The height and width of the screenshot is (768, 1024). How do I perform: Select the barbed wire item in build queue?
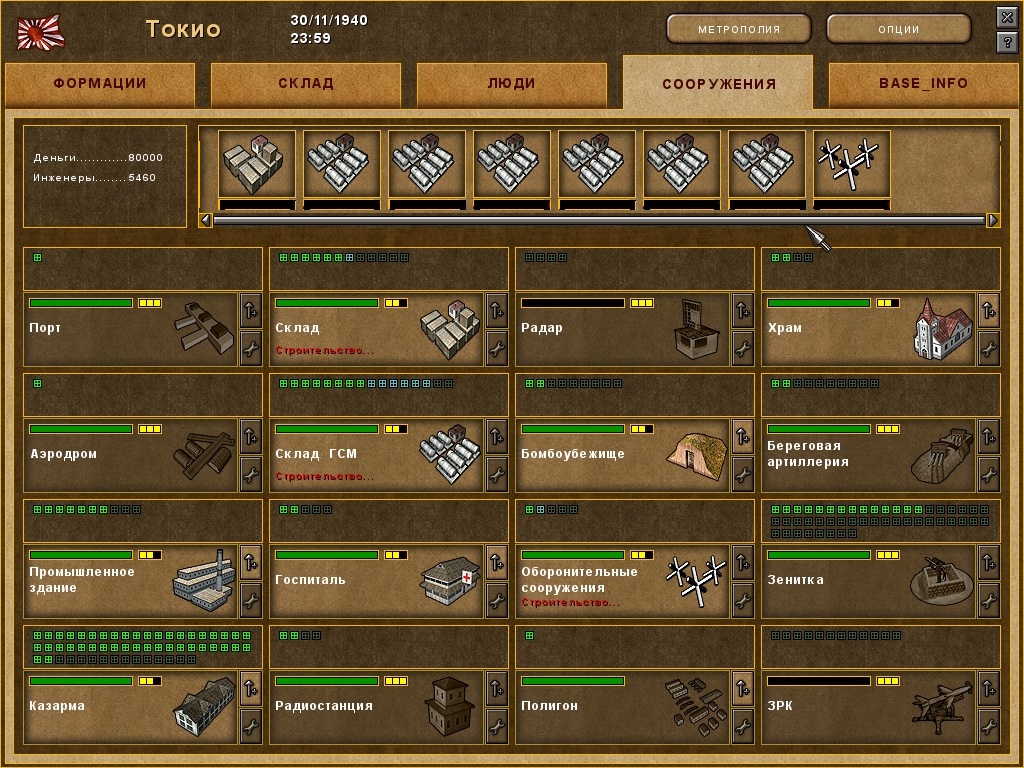click(x=852, y=166)
